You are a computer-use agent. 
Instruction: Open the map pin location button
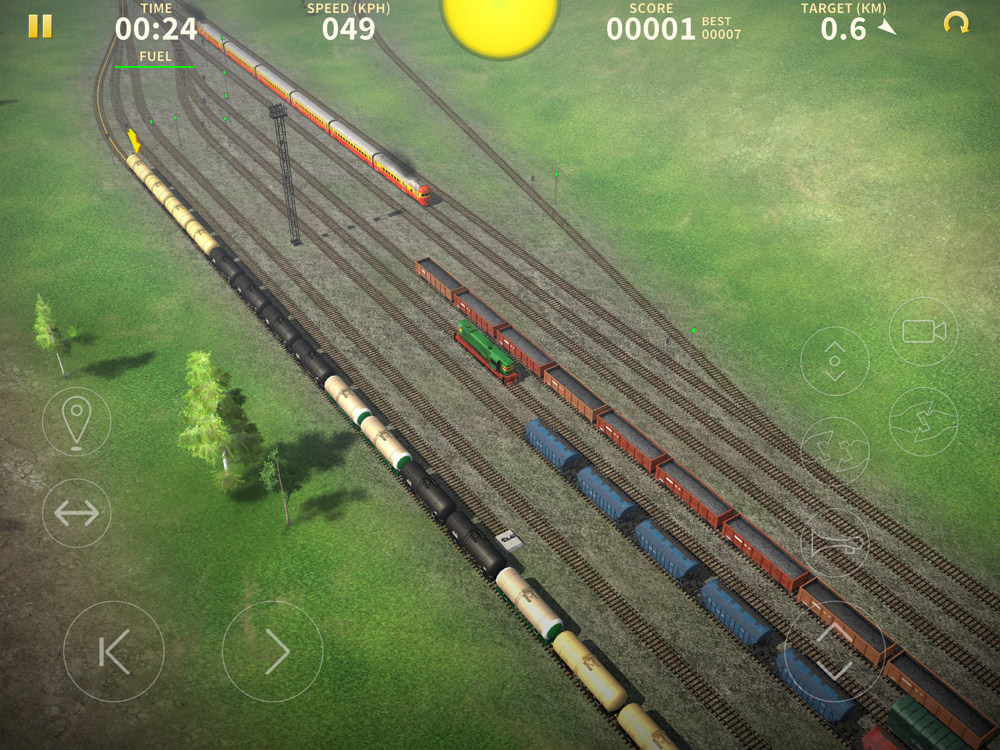77,422
